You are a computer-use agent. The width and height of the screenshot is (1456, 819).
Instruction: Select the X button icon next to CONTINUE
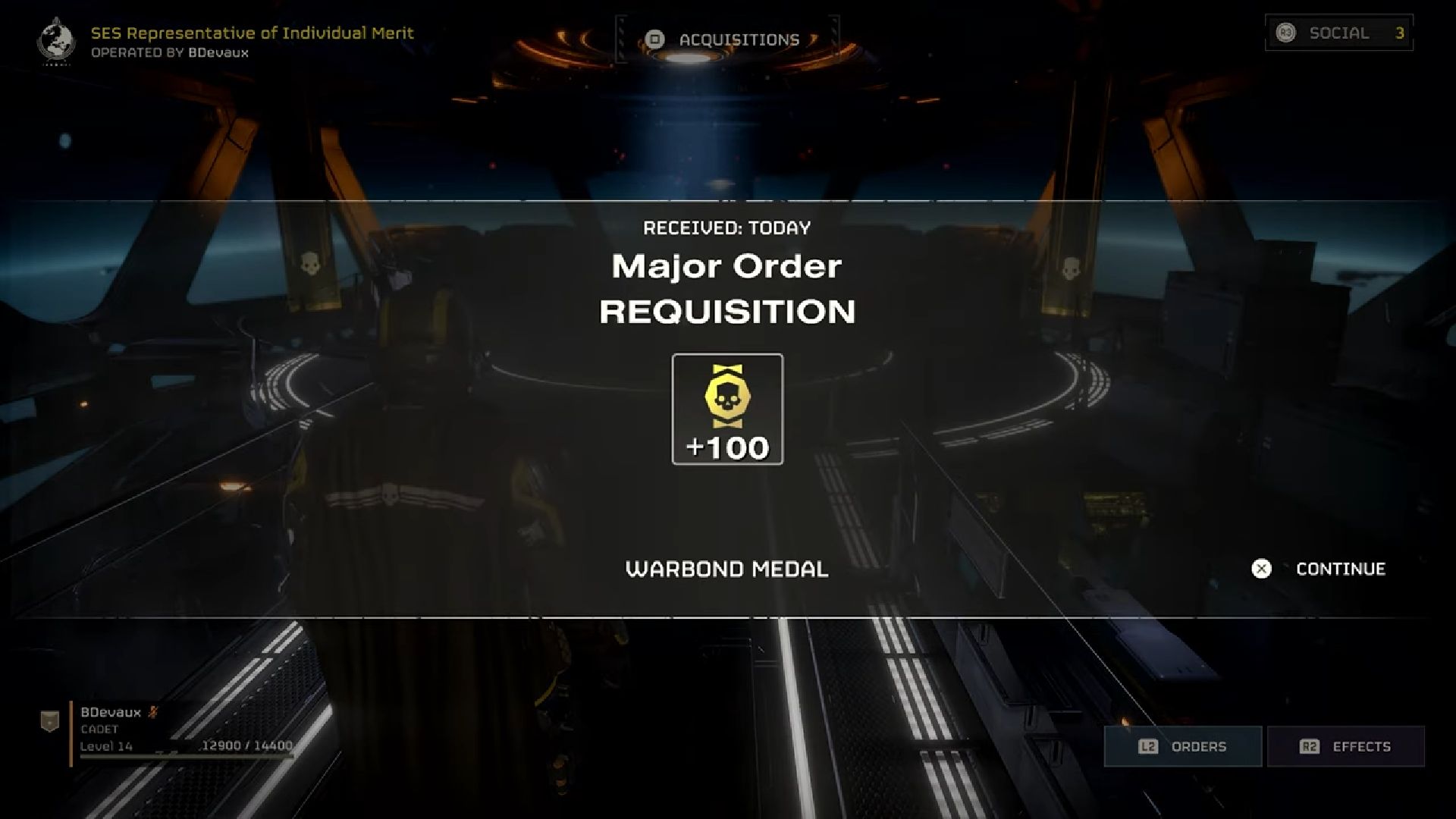coord(1261,570)
